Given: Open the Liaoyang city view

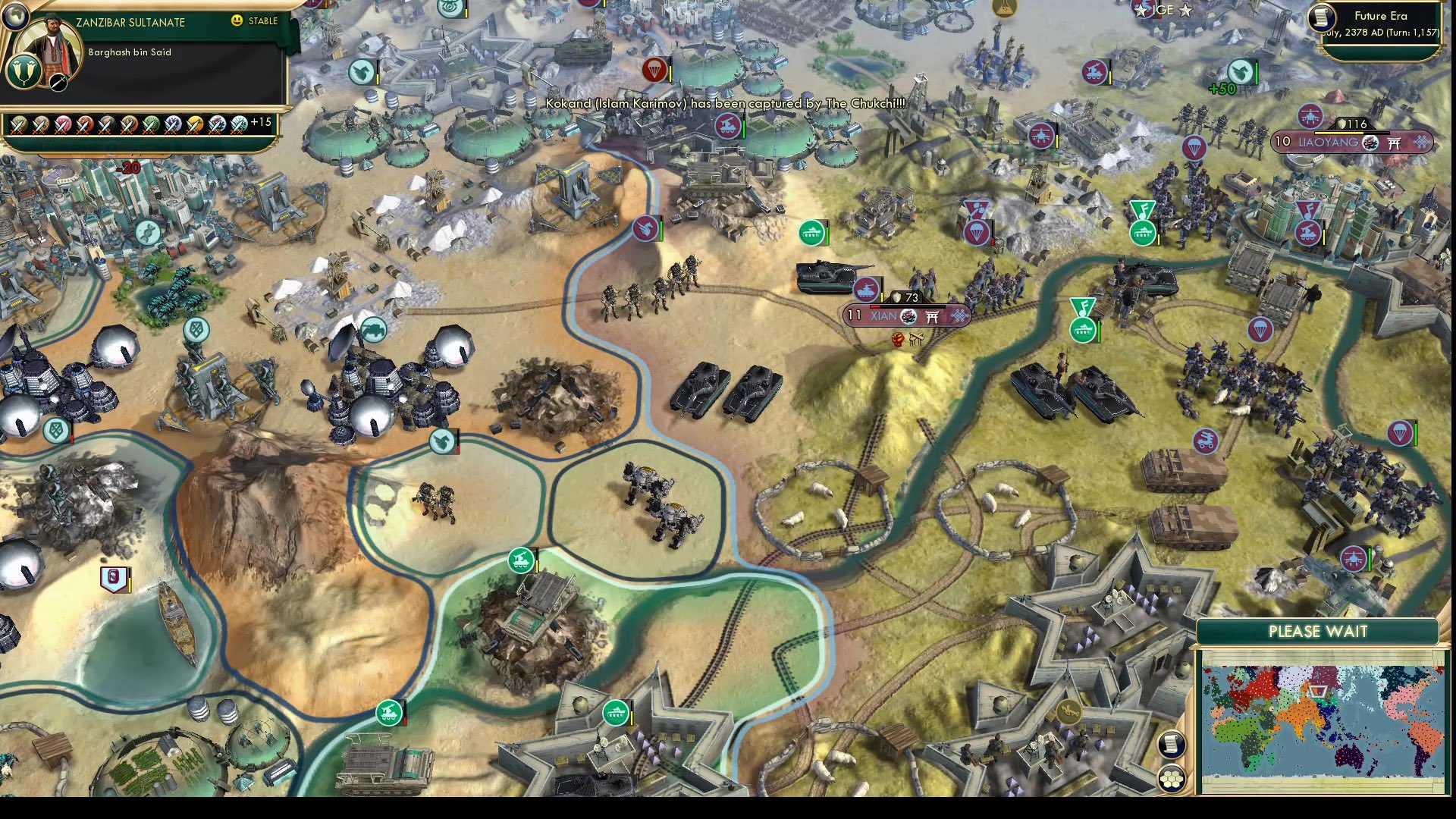Looking at the screenshot, I should point(1329,142).
